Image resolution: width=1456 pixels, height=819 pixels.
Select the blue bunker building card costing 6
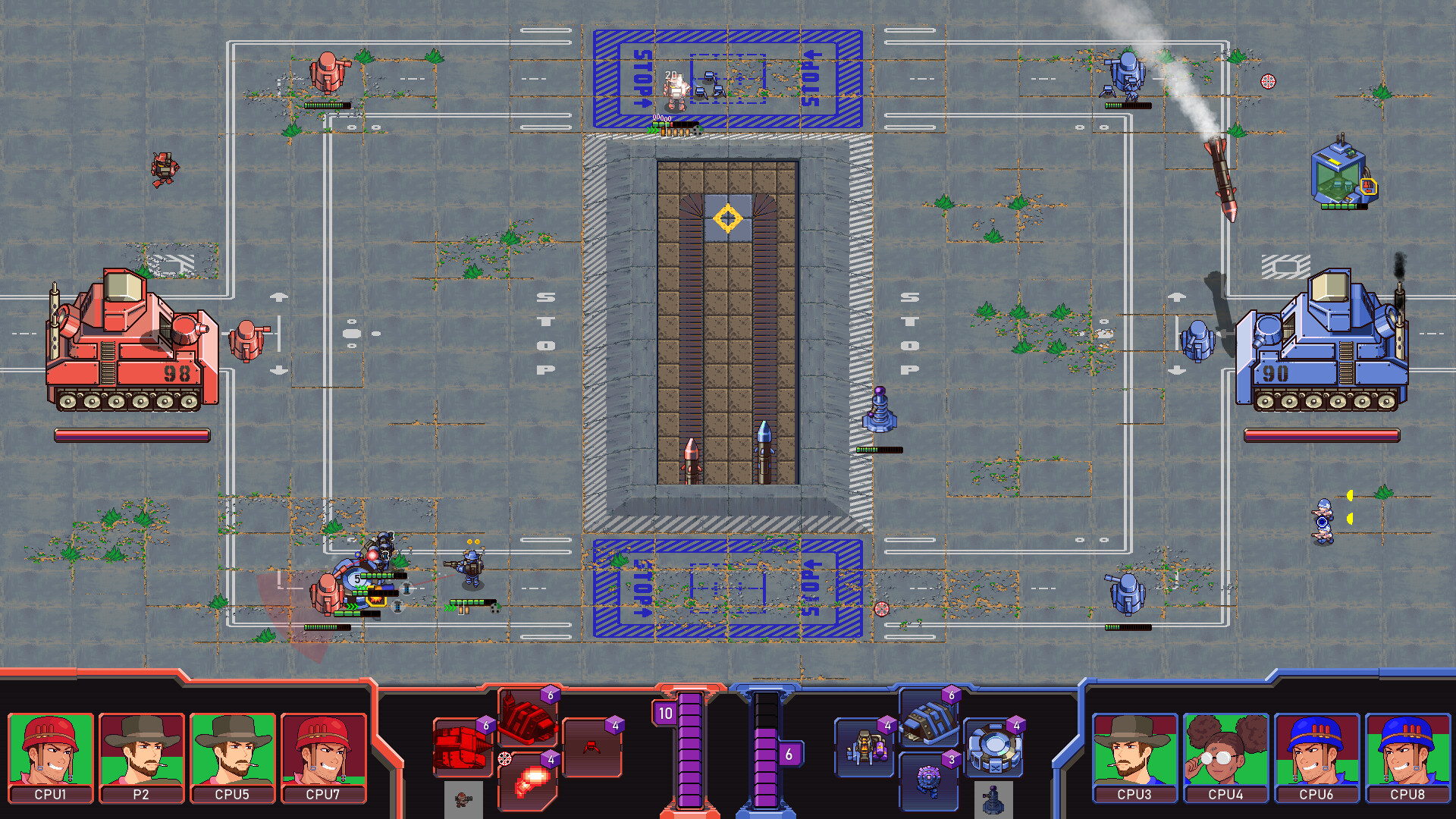click(x=929, y=718)
